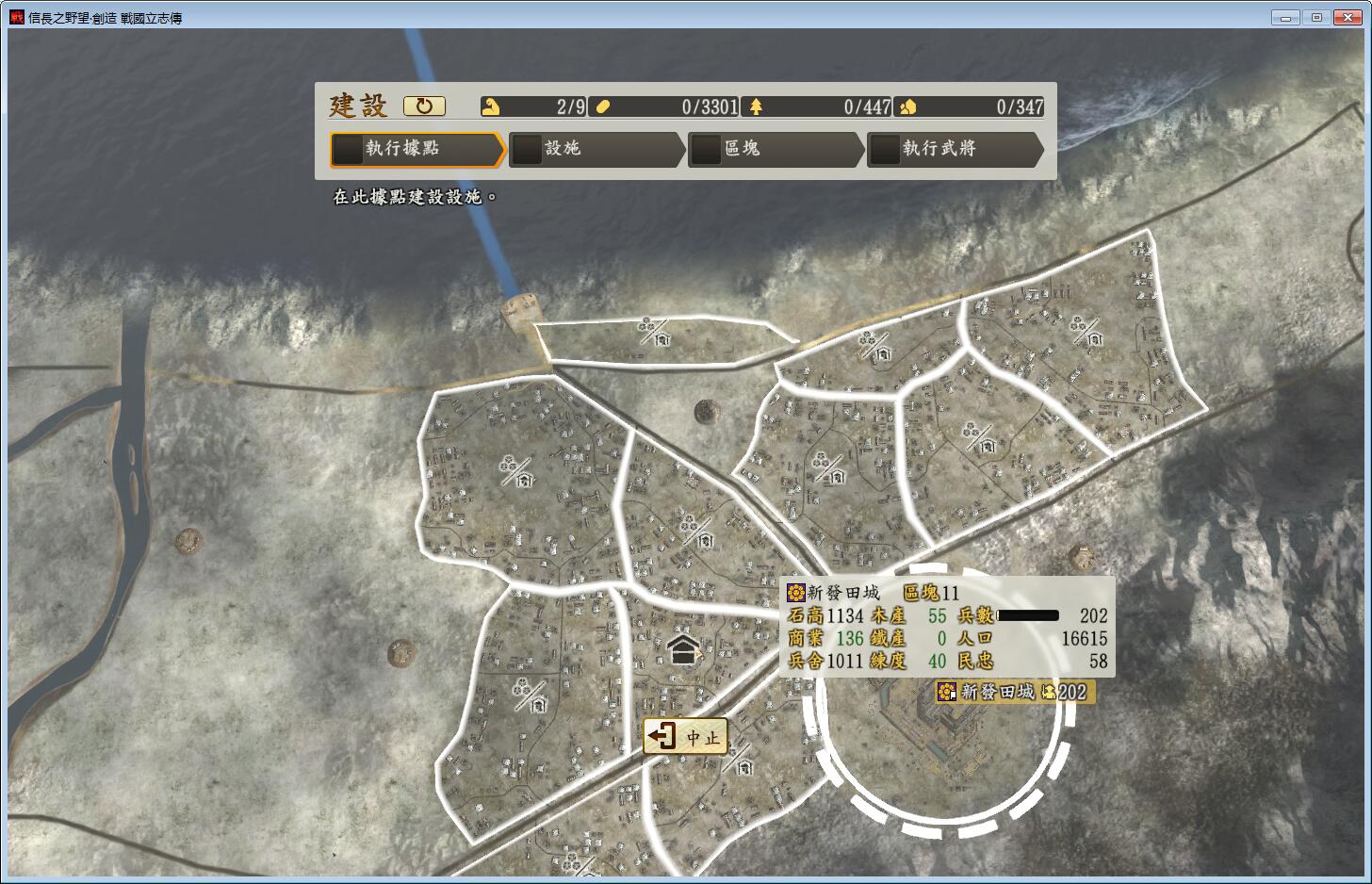
Task: Select the 執行據點 step
Action: tap(415, 149)
